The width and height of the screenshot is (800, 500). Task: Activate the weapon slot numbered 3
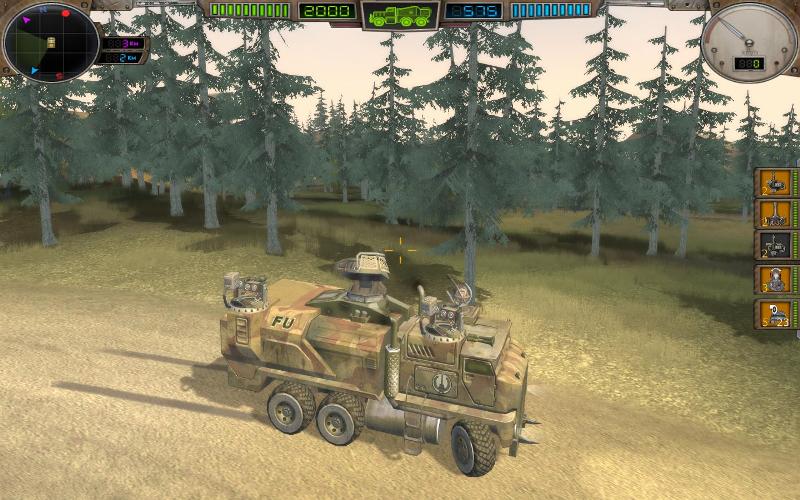775,280
